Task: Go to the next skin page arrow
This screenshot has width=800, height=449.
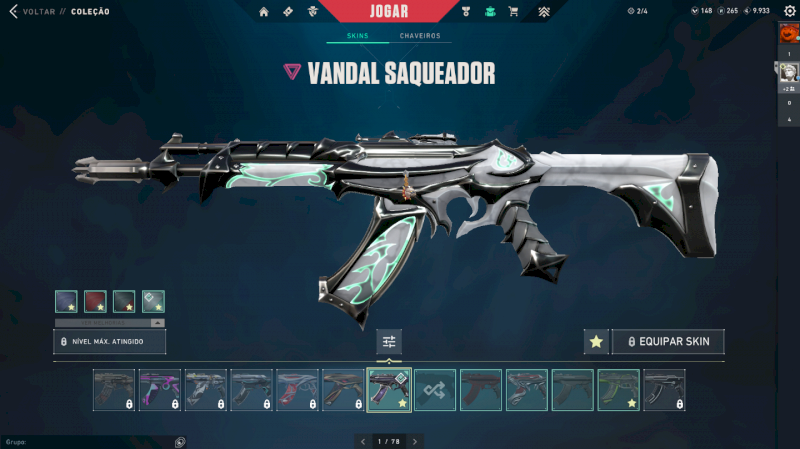Action: (x=415, y=441)
